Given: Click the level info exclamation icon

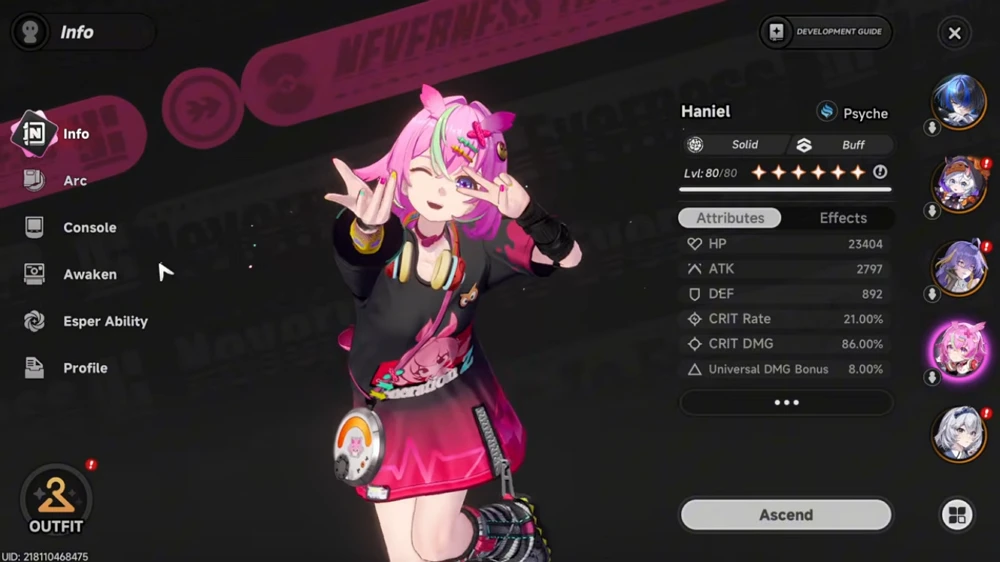Looking at the screenshot, I should tap(880, 172).
